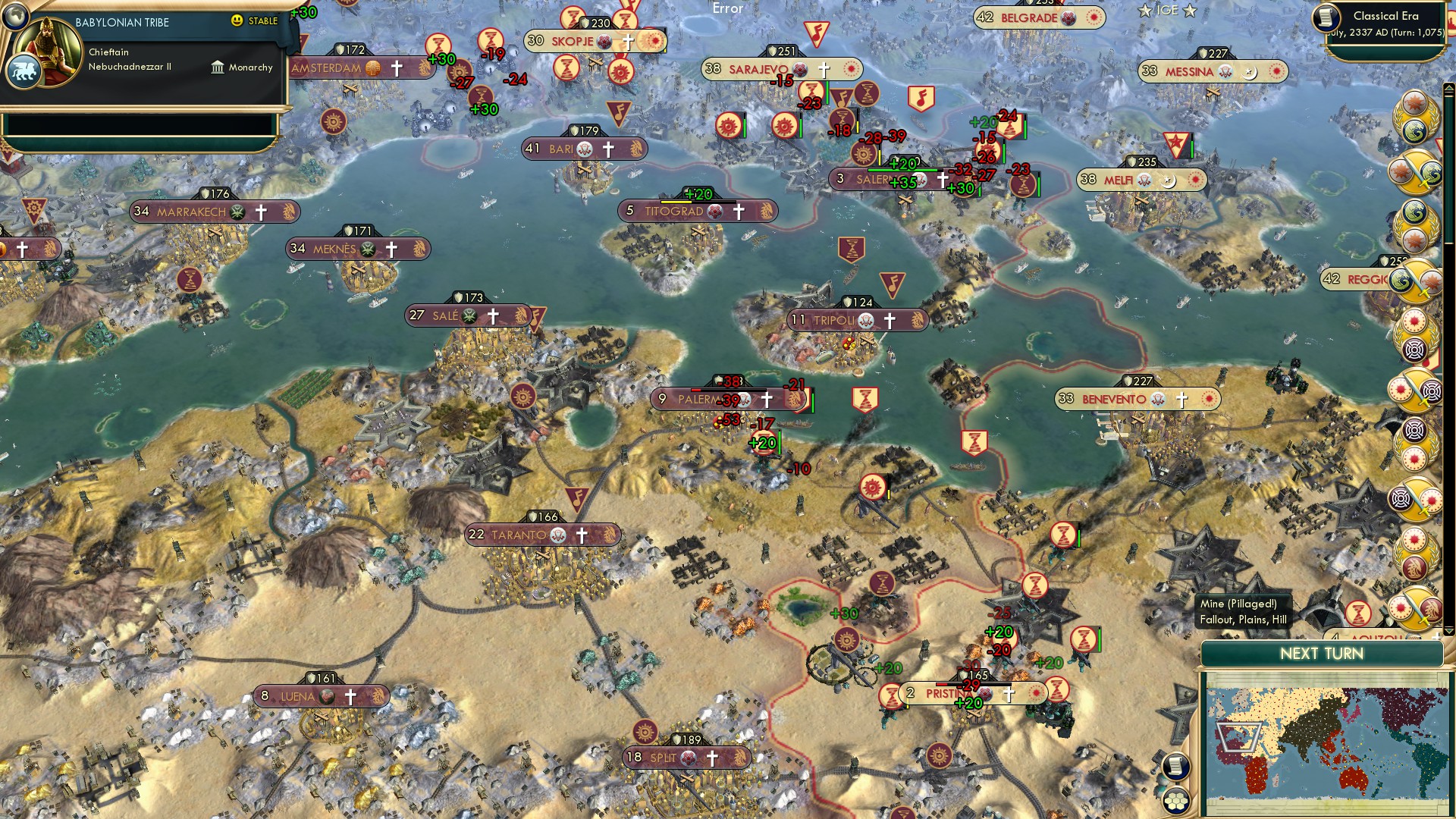Image resolution: width=1456 pixels, height=819 pixels.
Task: Open the notification log scroll icon beside the minimap
Action: pos(1175,767)
